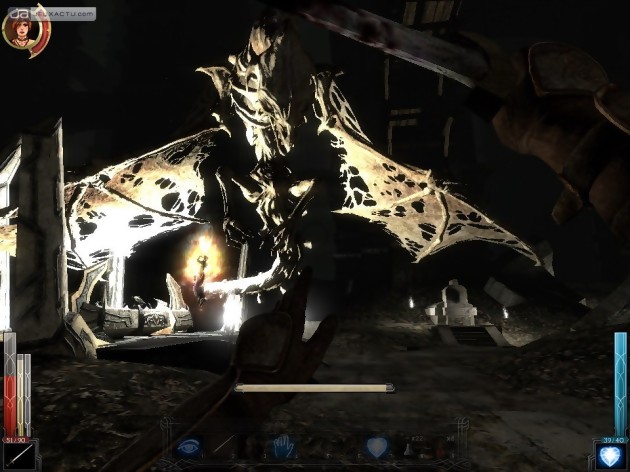Viewport: 630px width, 472px height.
Task: Select the hotbar item marked x8
Action: click(450, 447)
